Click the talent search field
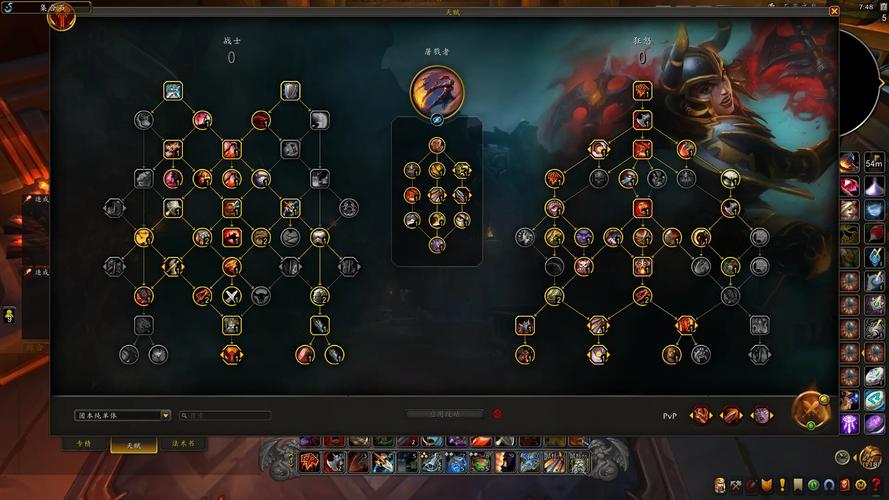The image size is (889, 500). (228, 415)
